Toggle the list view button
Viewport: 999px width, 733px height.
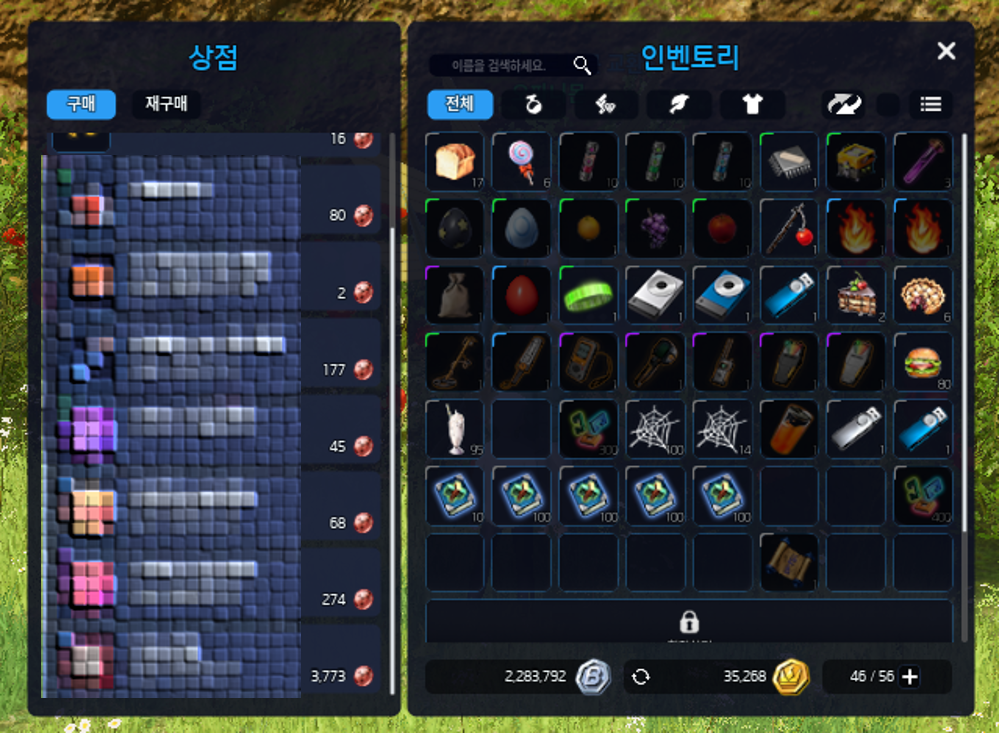[931, 104]
